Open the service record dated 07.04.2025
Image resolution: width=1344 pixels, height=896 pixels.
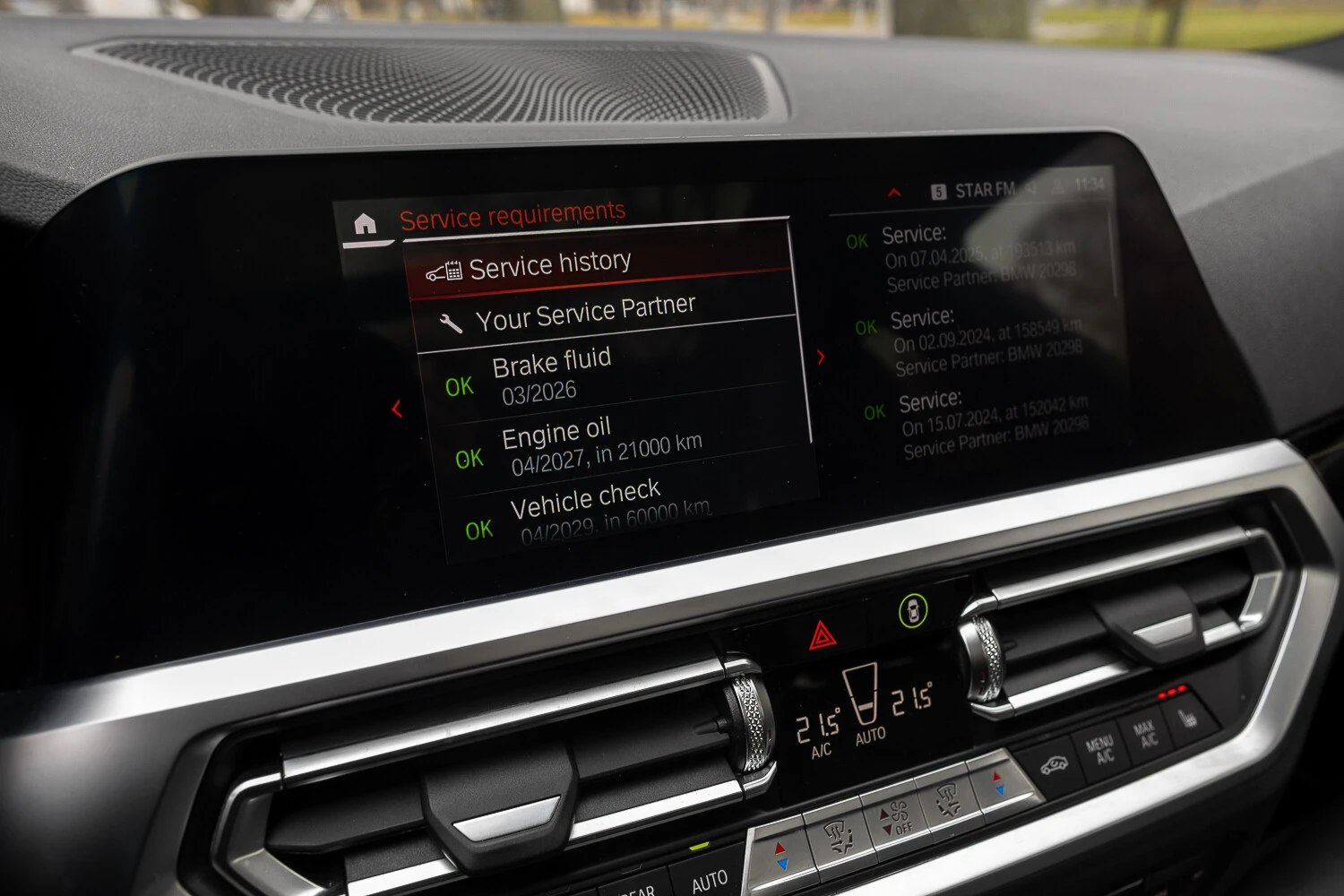click(x=977, y=259)
